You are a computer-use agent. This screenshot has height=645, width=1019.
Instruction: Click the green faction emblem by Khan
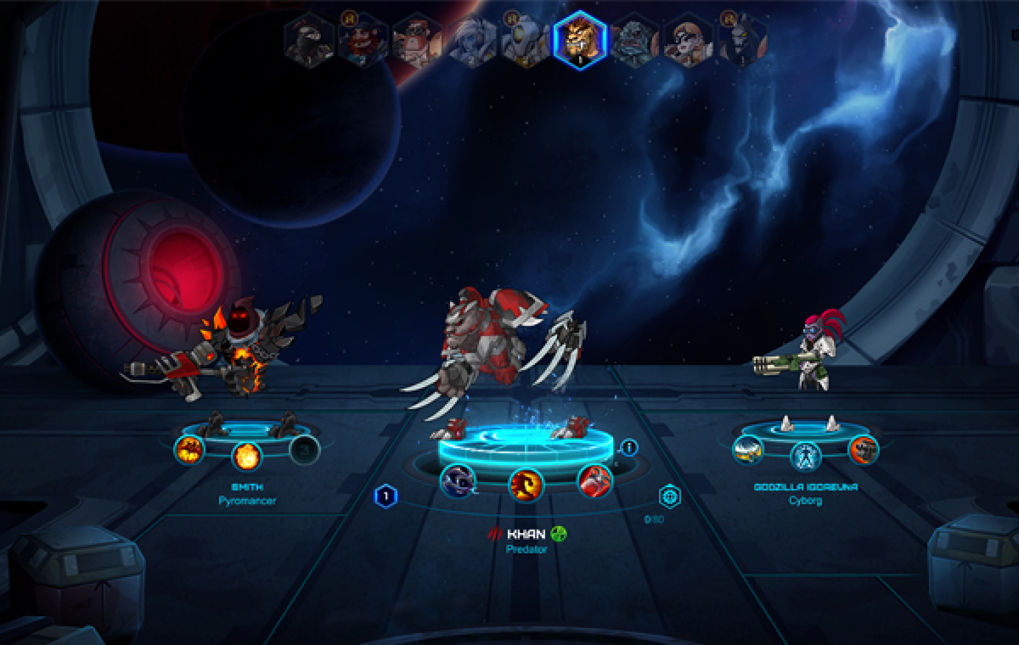click(x=559, y=533)
